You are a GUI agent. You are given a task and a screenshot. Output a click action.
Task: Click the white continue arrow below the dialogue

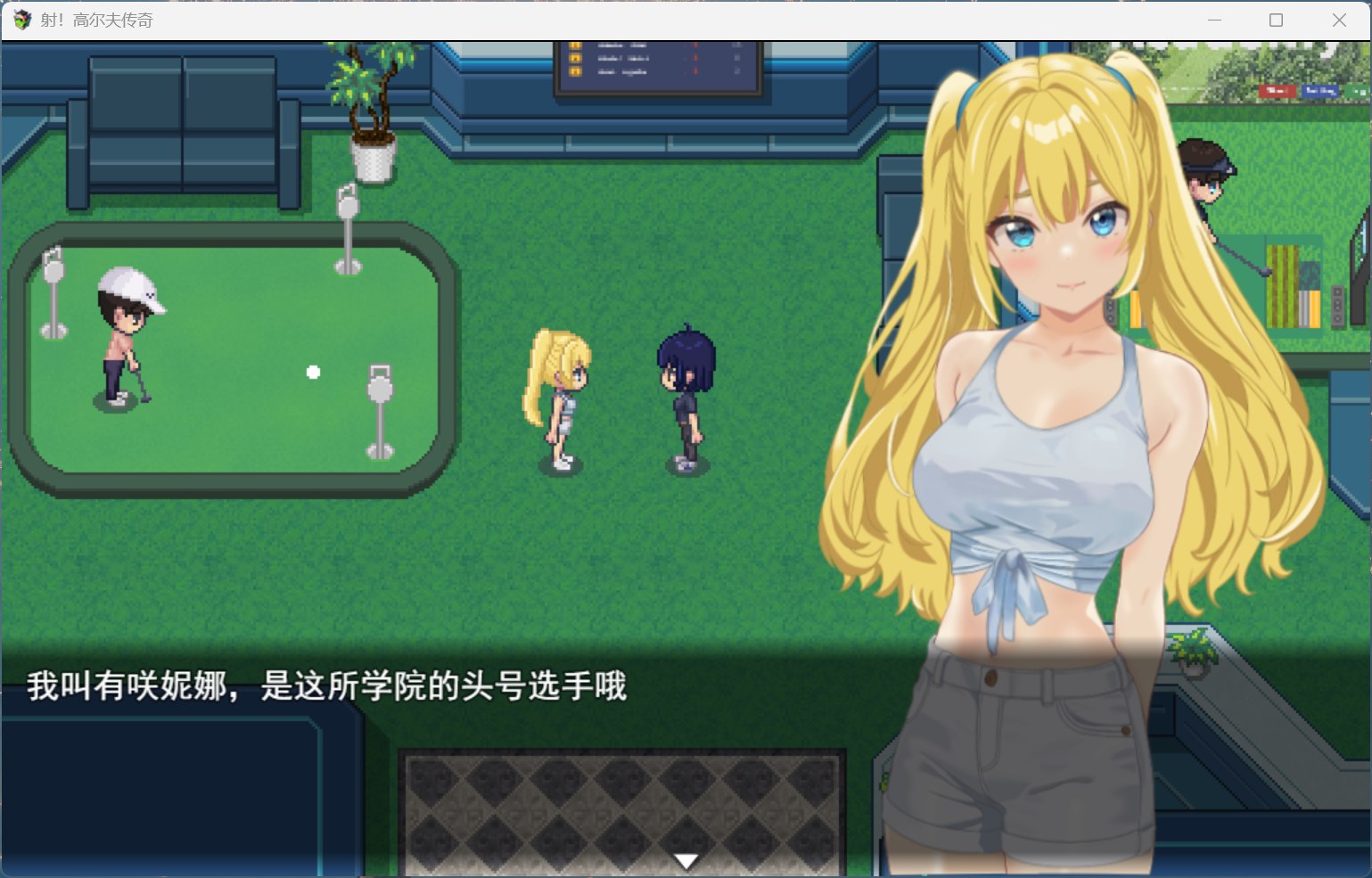tap(686, 859)
